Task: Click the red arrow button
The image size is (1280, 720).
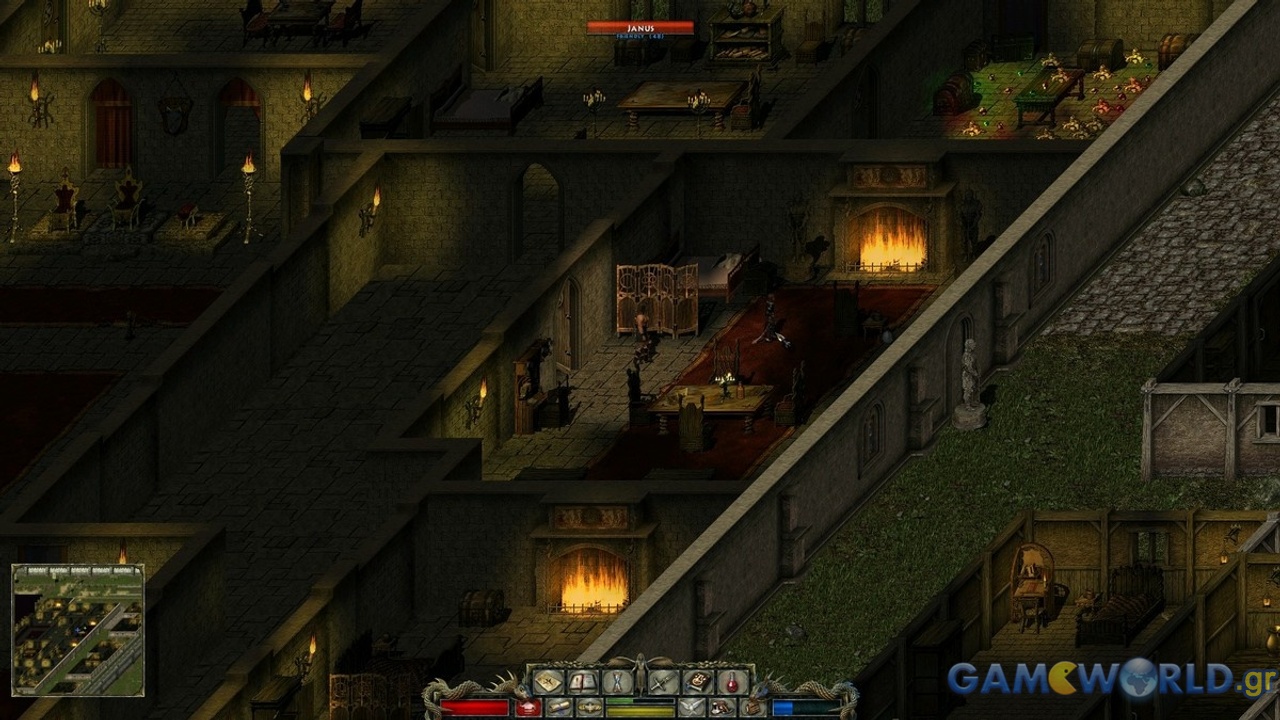Action: (528, 708)
